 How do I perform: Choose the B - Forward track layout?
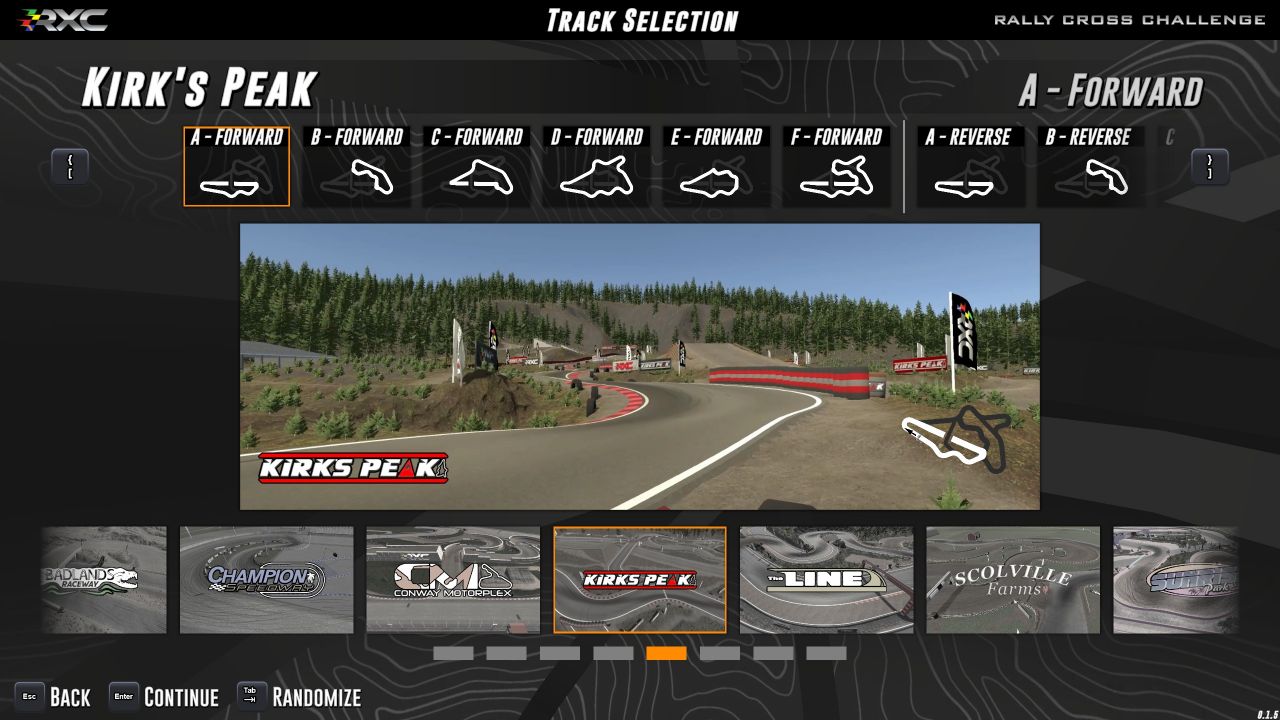[357, 167]
